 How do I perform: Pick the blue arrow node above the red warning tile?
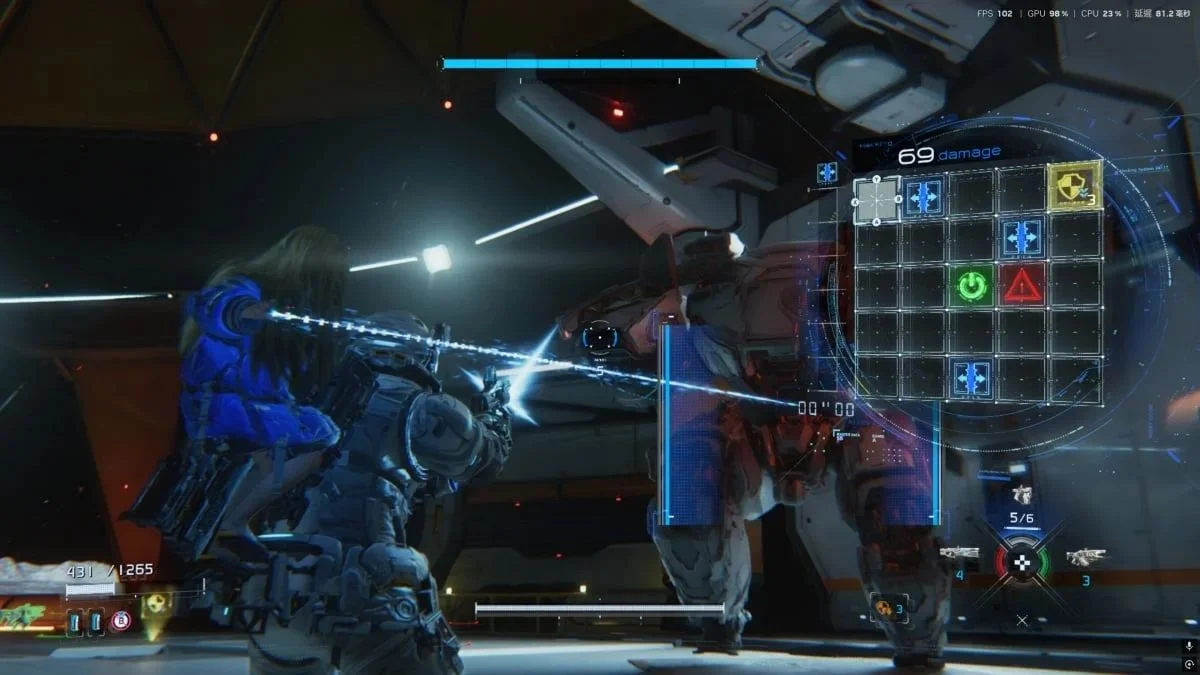click(1022, 237)
